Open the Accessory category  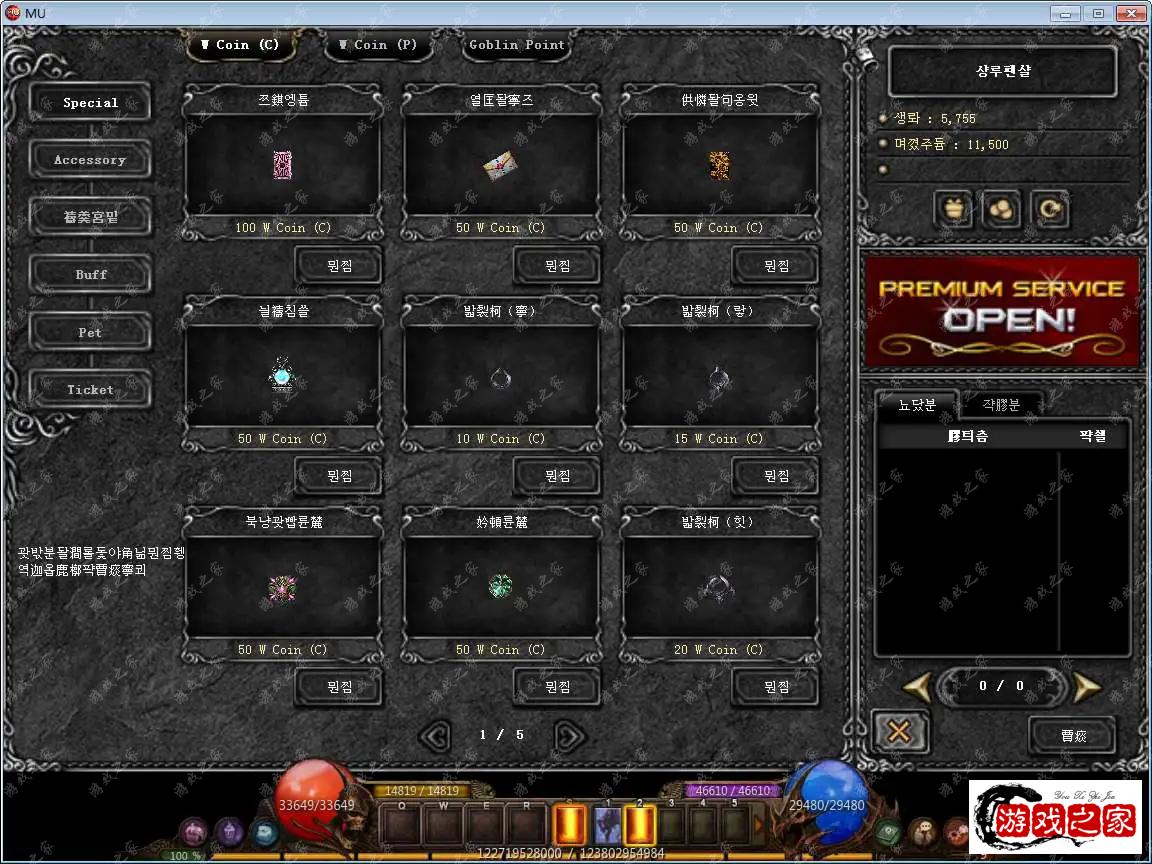pyautogui.click(x=90, y=160)
